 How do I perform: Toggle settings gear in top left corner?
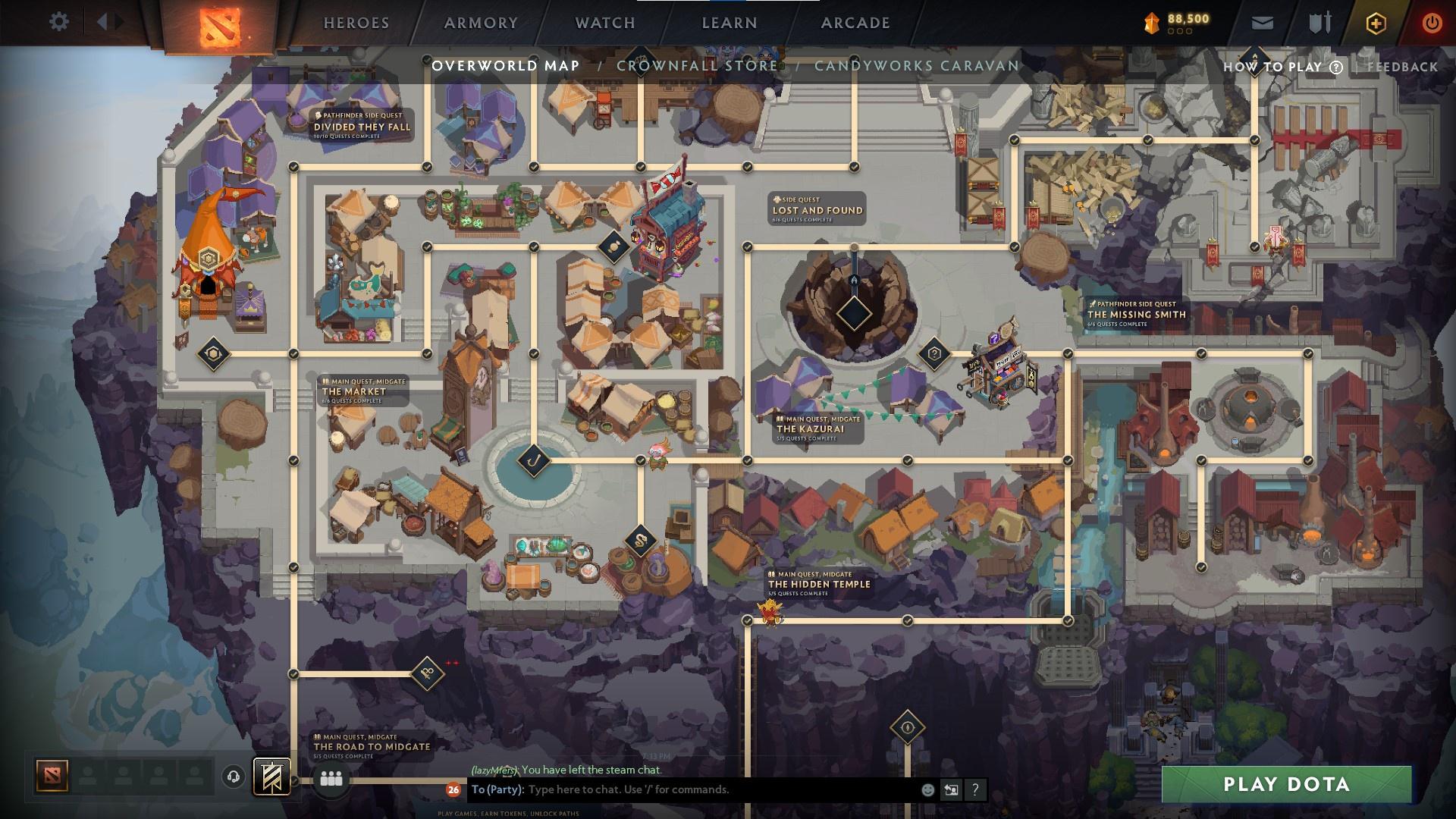coord(59,22)
